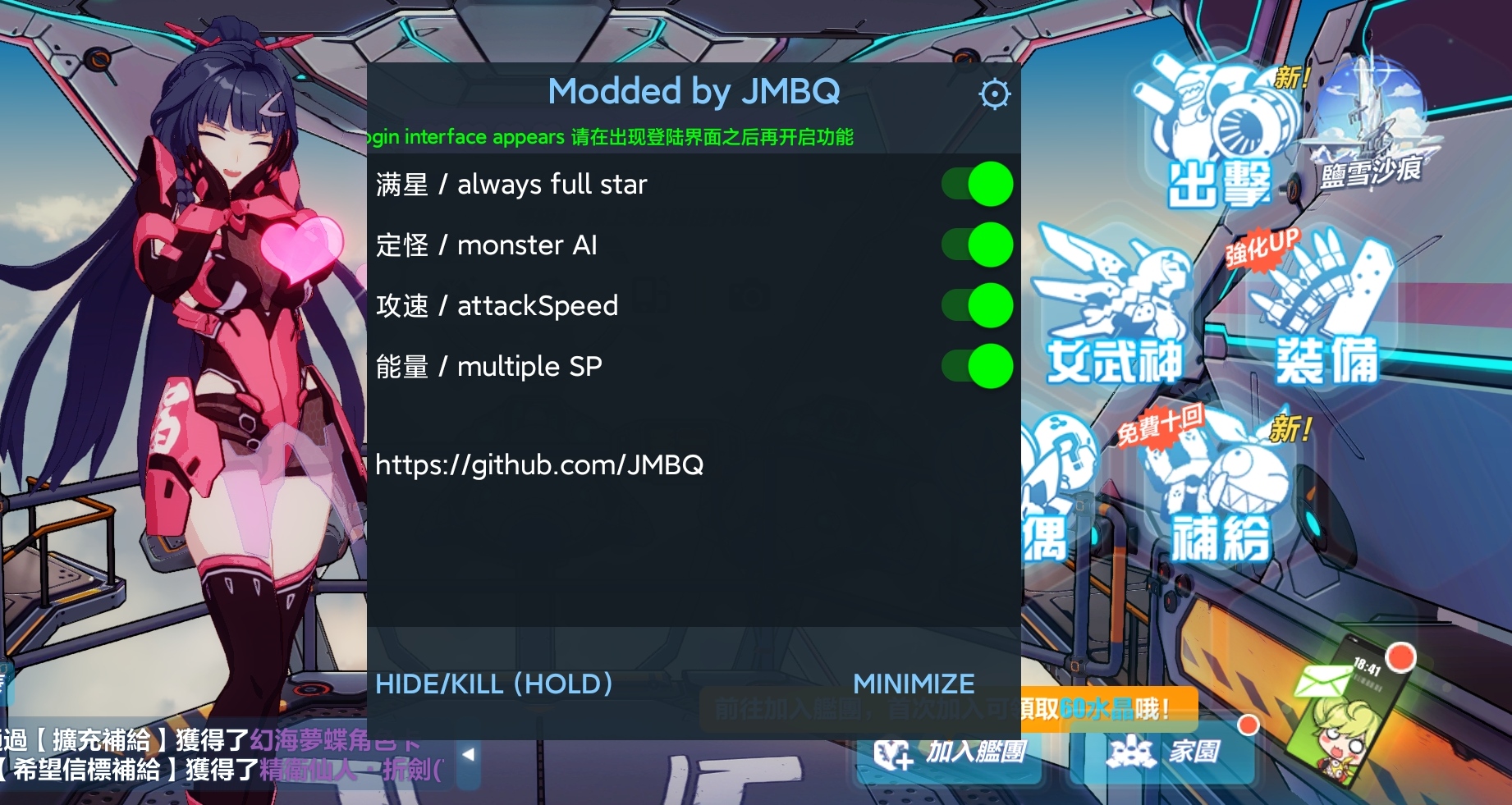Open the mod menu settings gear

(994, 94)
